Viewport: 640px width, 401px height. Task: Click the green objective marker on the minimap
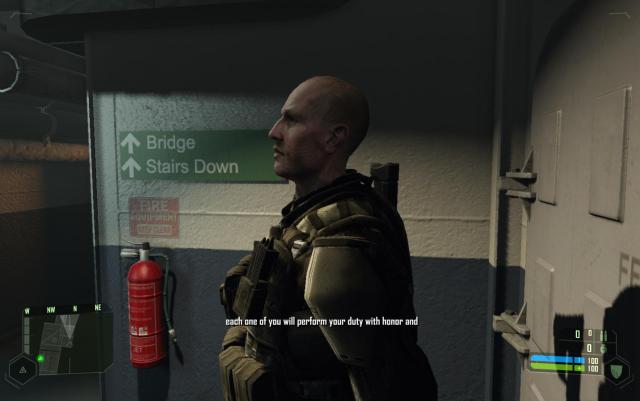coord(40,357)
